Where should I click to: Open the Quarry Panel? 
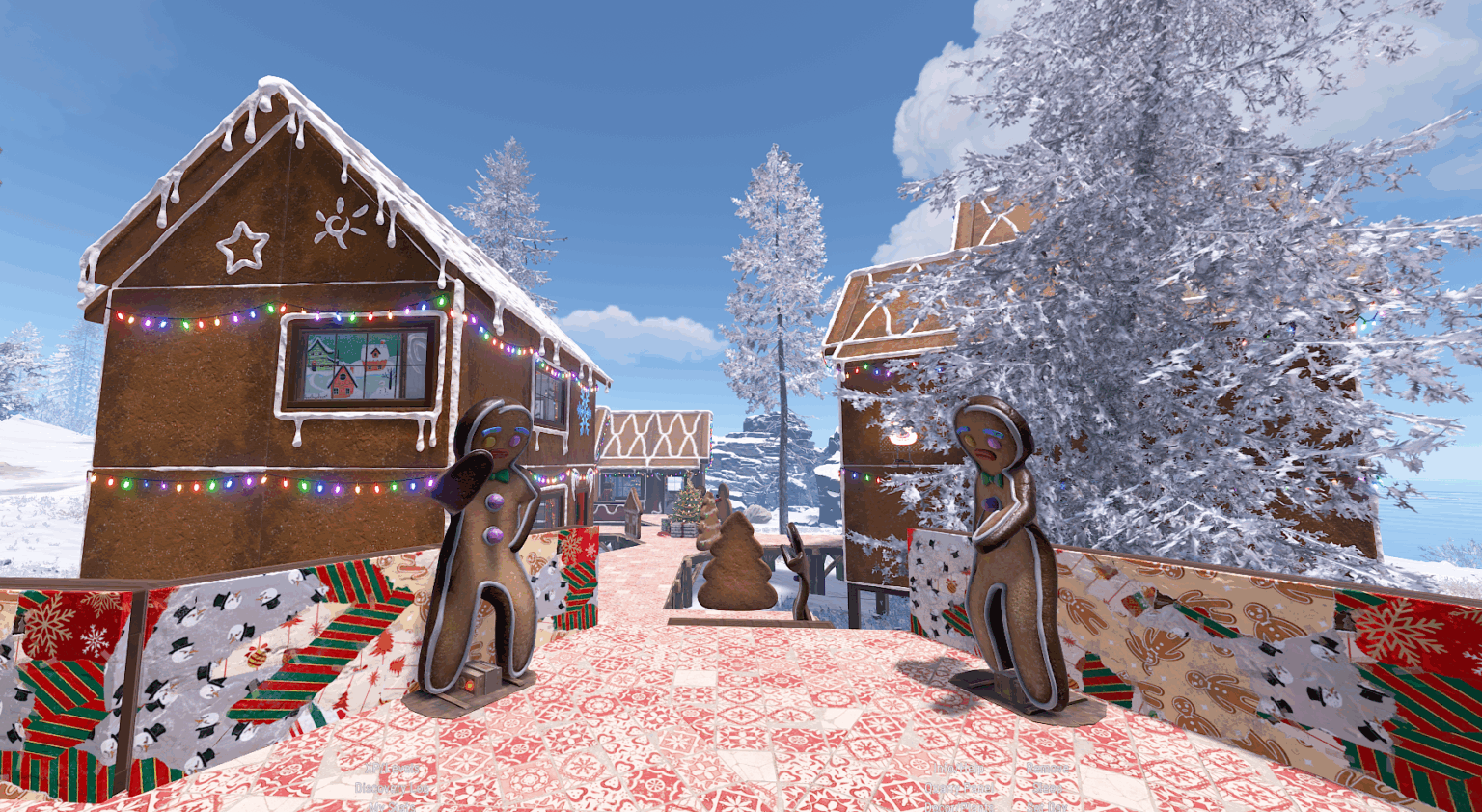coord(957,788)
